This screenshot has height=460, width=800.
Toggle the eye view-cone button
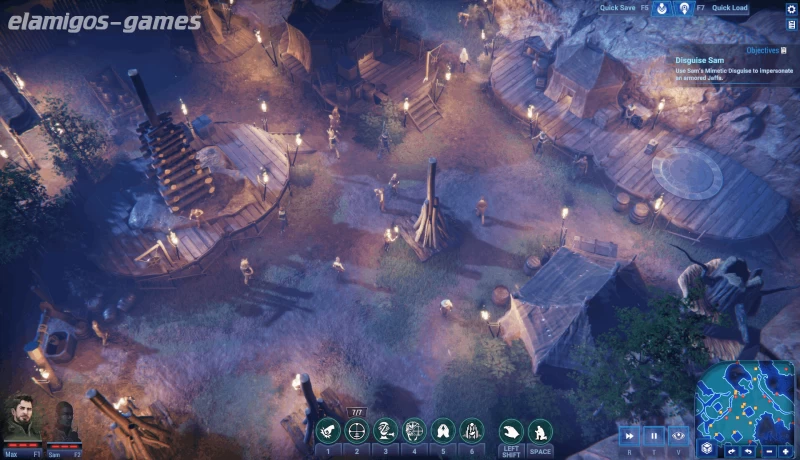click(x=680, y=435)
